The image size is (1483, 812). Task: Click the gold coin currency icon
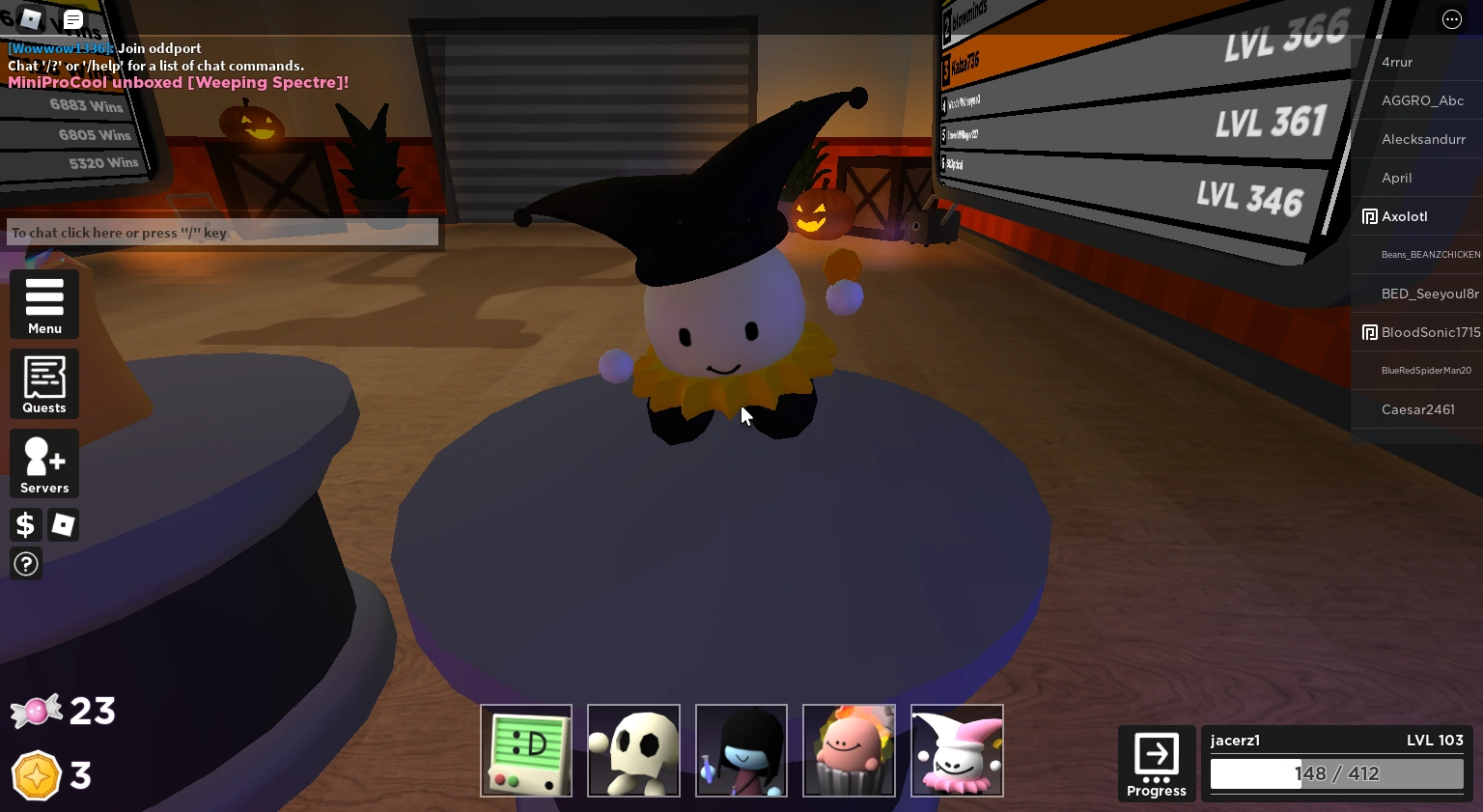37,774
